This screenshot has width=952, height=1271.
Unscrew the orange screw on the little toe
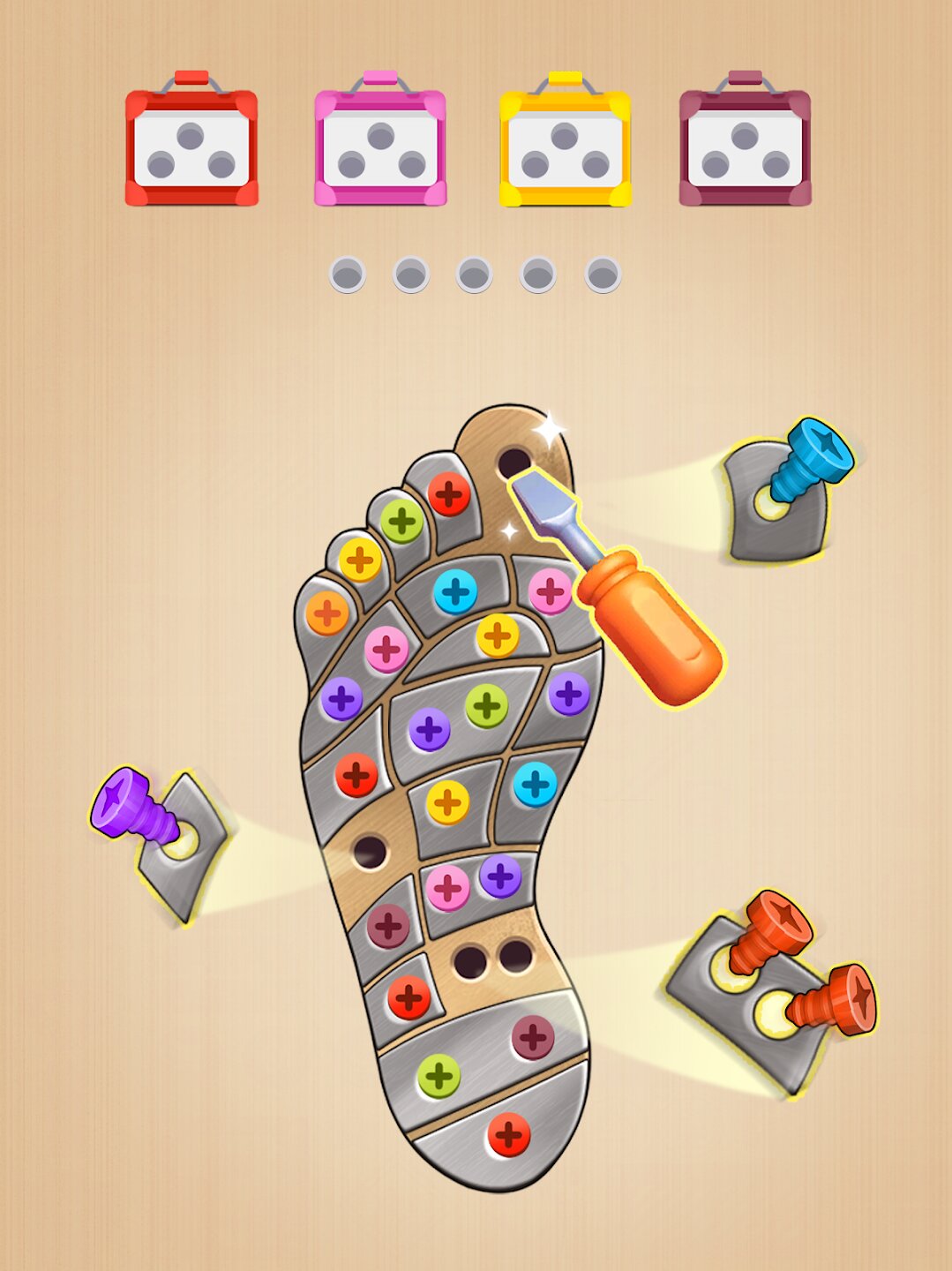coord(327,613)
